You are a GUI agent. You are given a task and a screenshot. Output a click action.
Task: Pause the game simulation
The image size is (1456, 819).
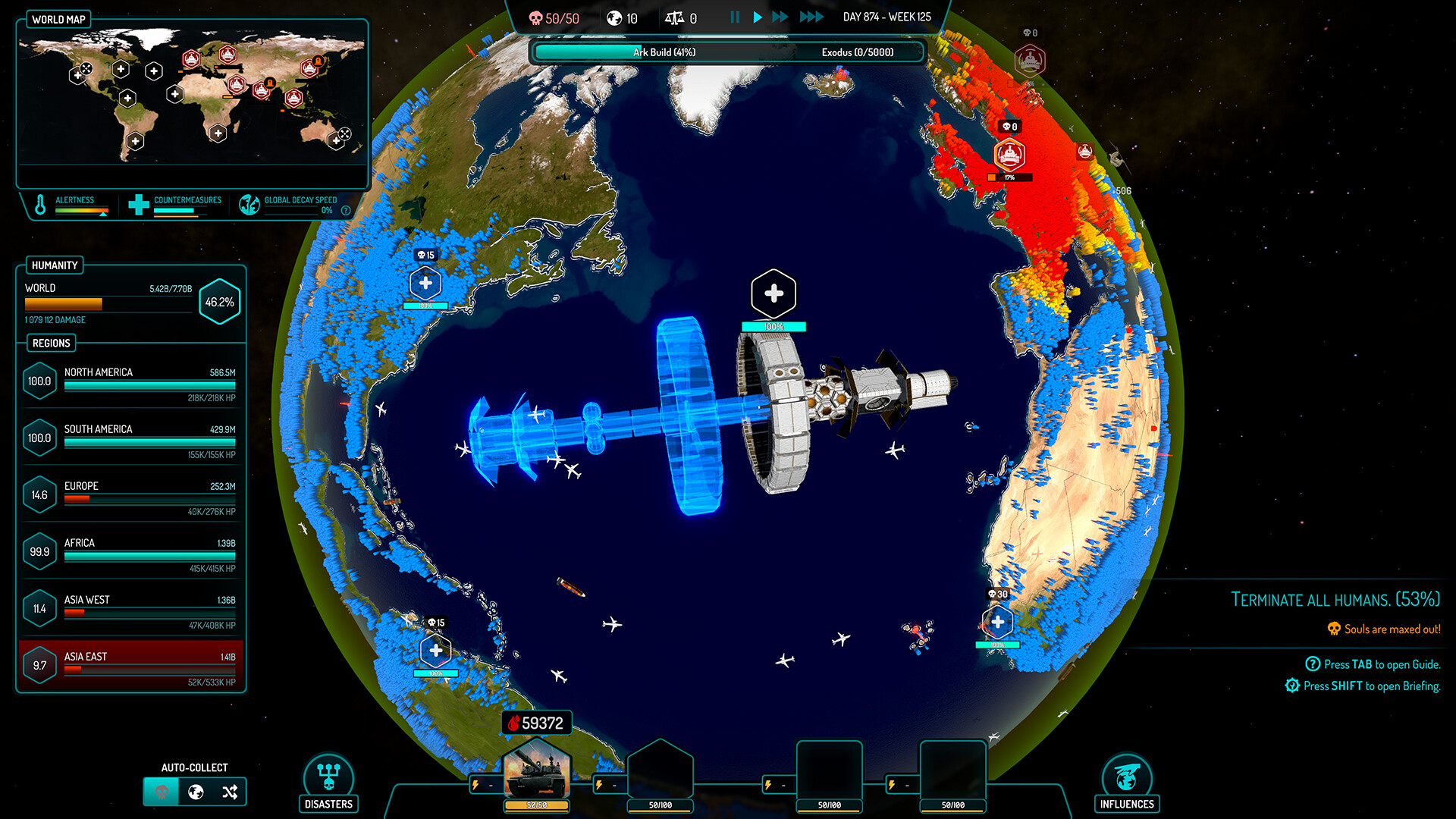pyautogui.click(x=734, y=17)
